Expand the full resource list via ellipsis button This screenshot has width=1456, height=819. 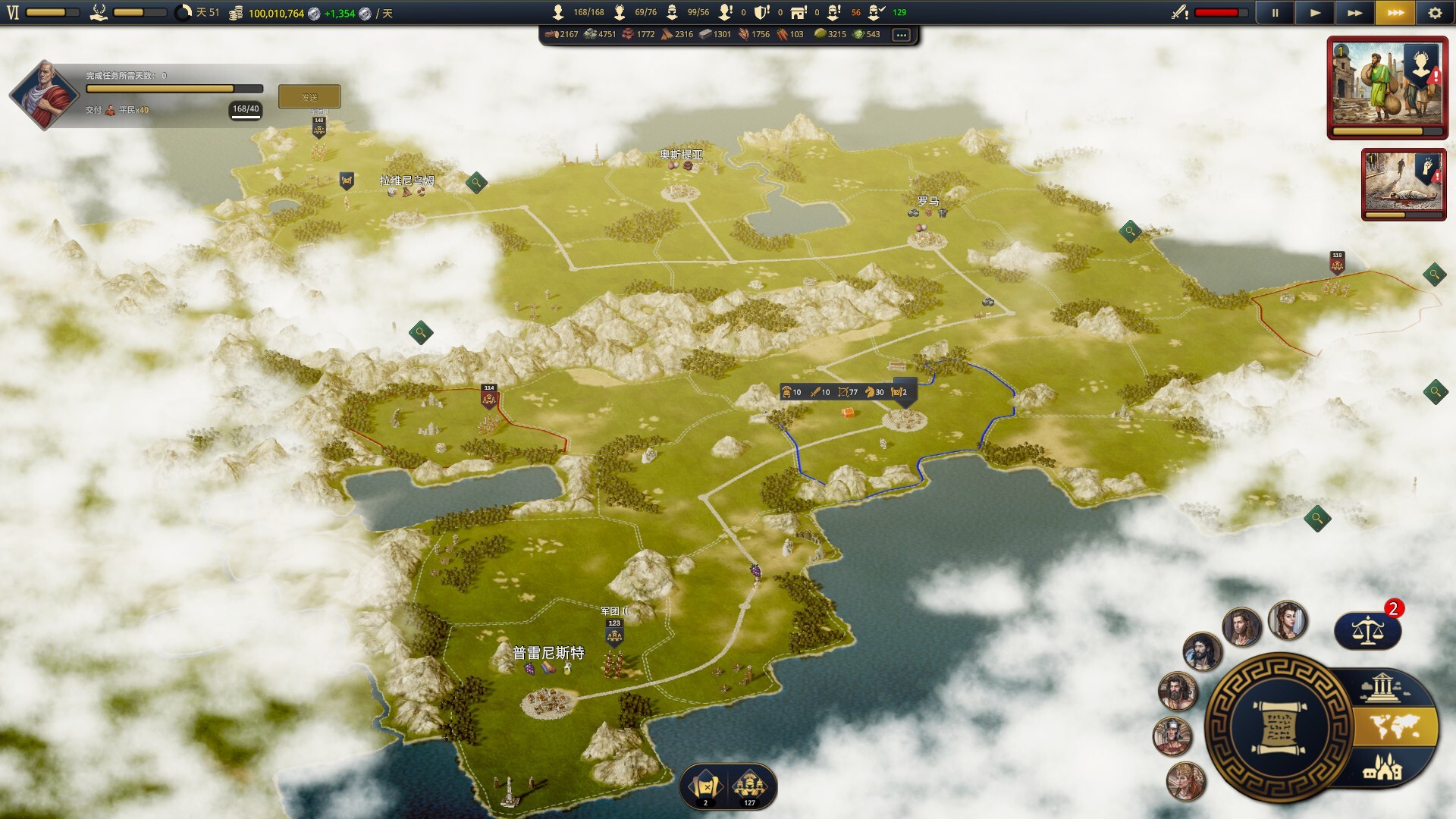[901, 34]
